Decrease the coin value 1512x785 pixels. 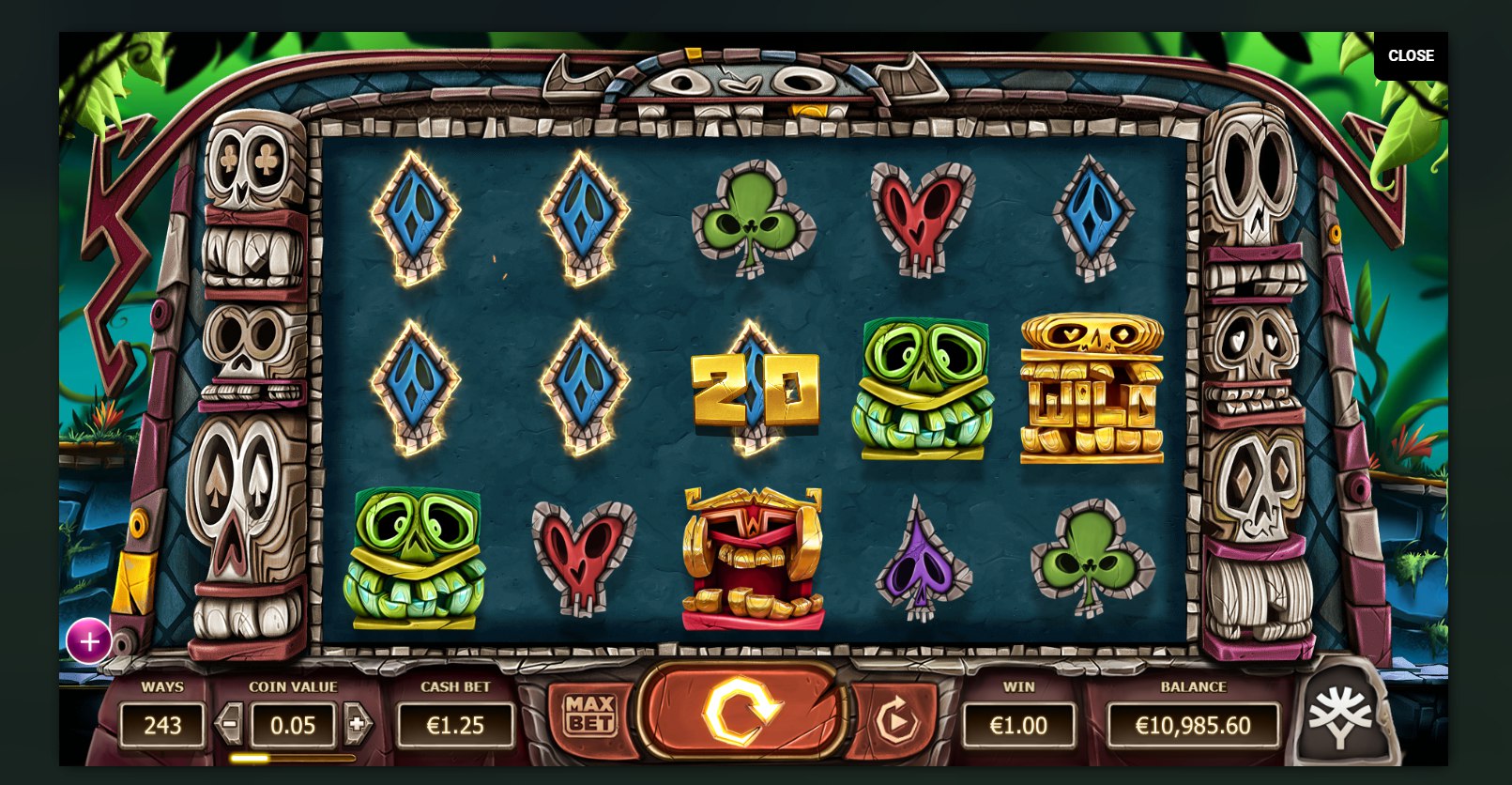[x=229, y=724]
